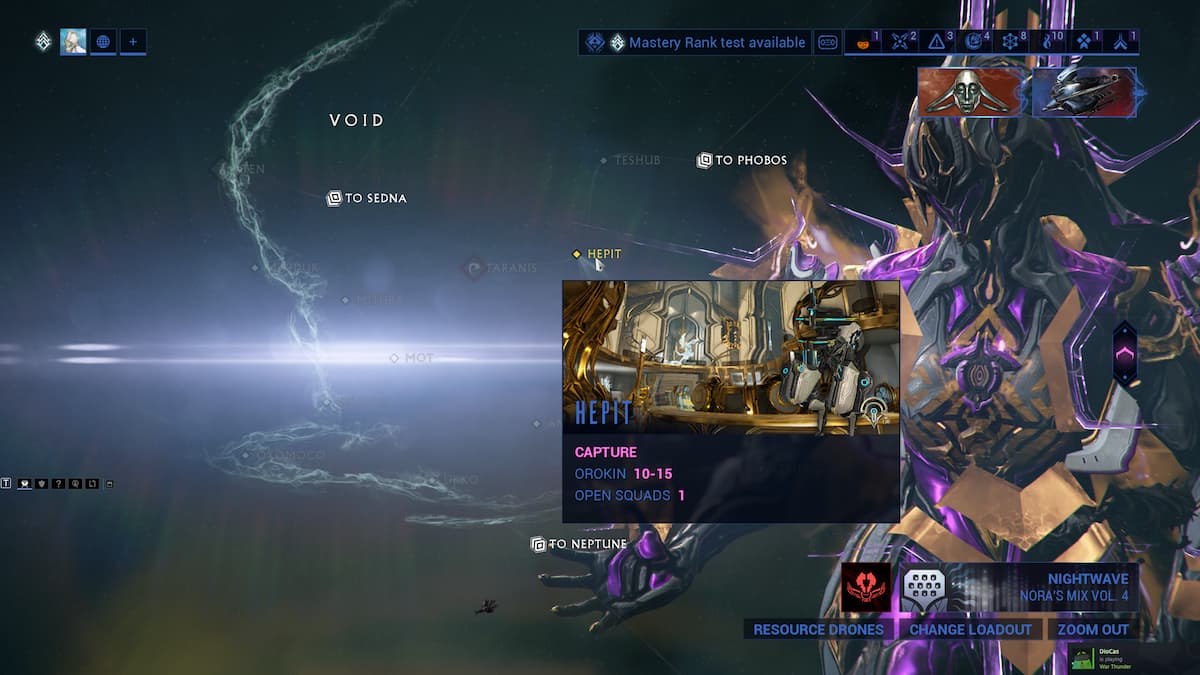Toggle the globe matchmaking mode icon
This screenshot has width=1200, height=675.
pos(103,42)
